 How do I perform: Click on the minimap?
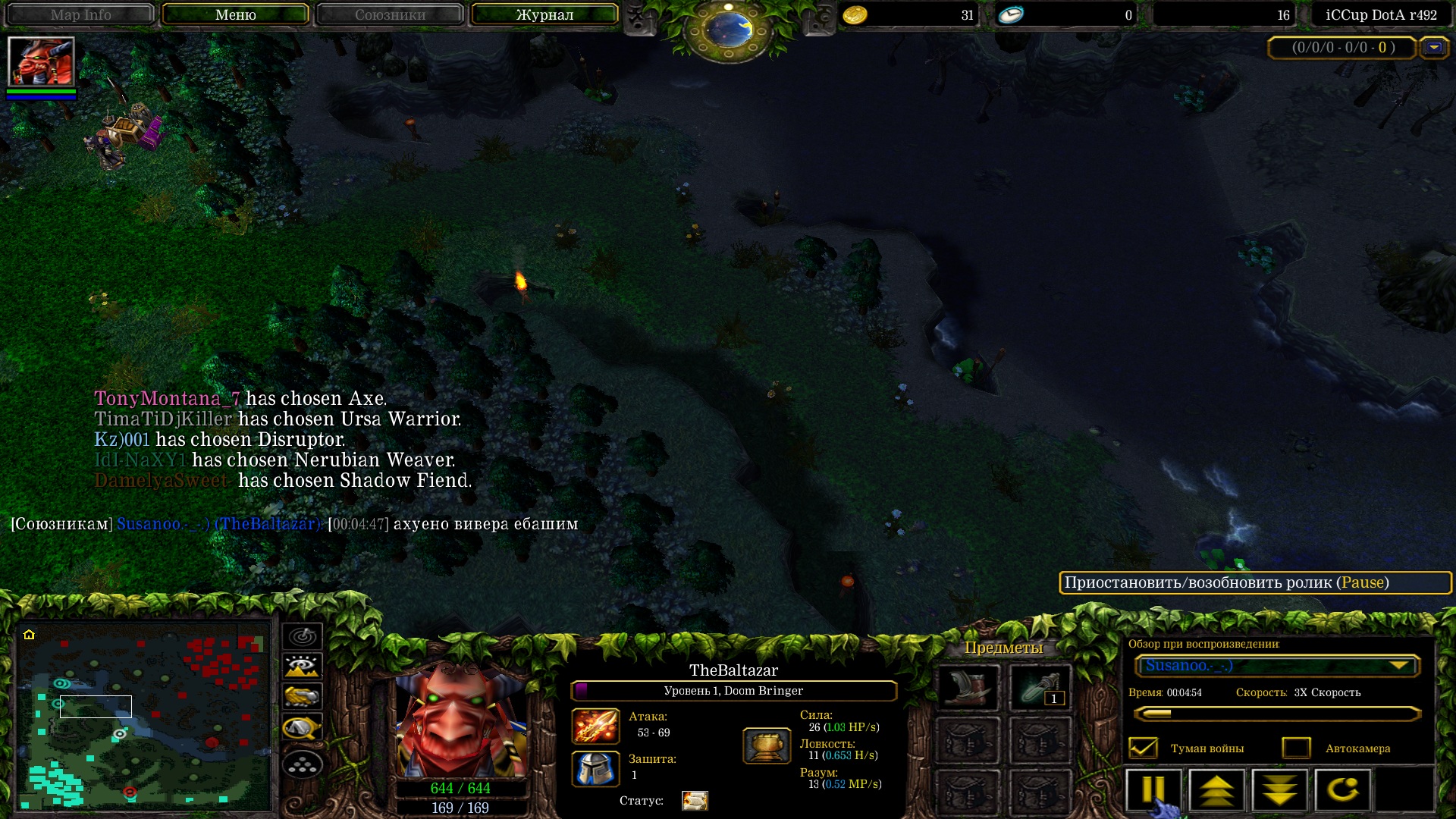[144, 717]
